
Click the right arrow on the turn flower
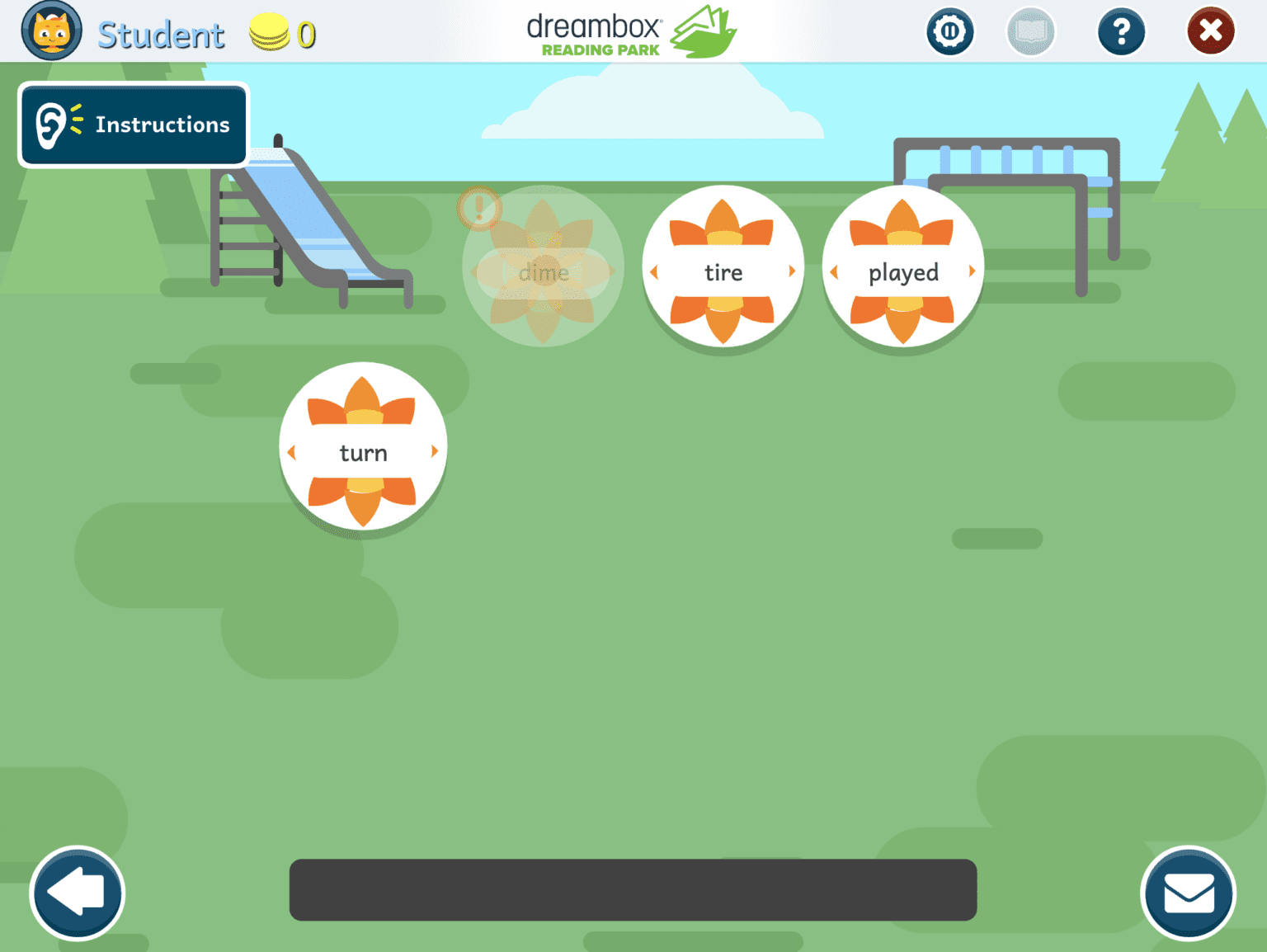[x=436, y=450]
